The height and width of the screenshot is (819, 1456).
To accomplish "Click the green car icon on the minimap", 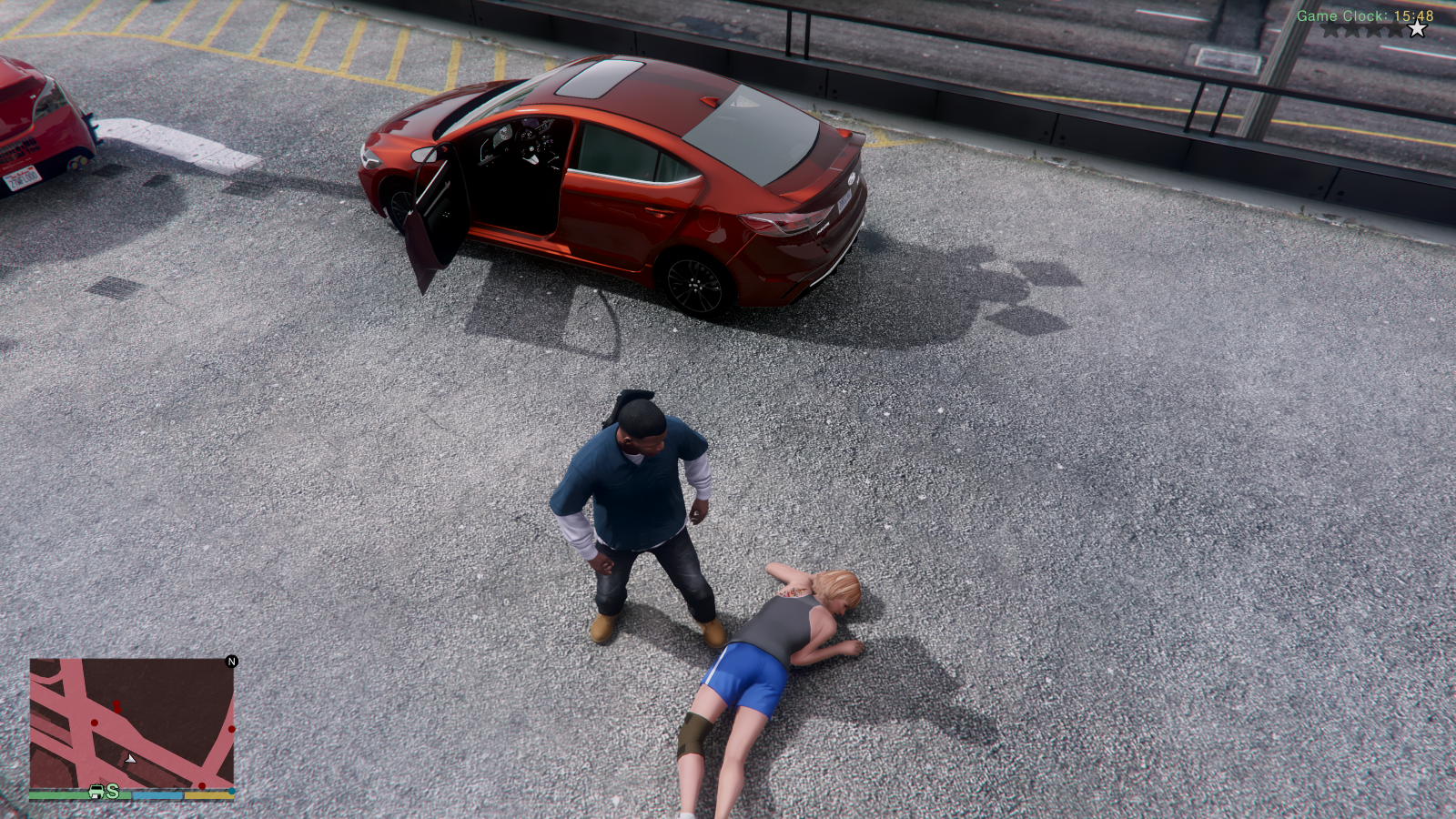I will coord(96,792).
